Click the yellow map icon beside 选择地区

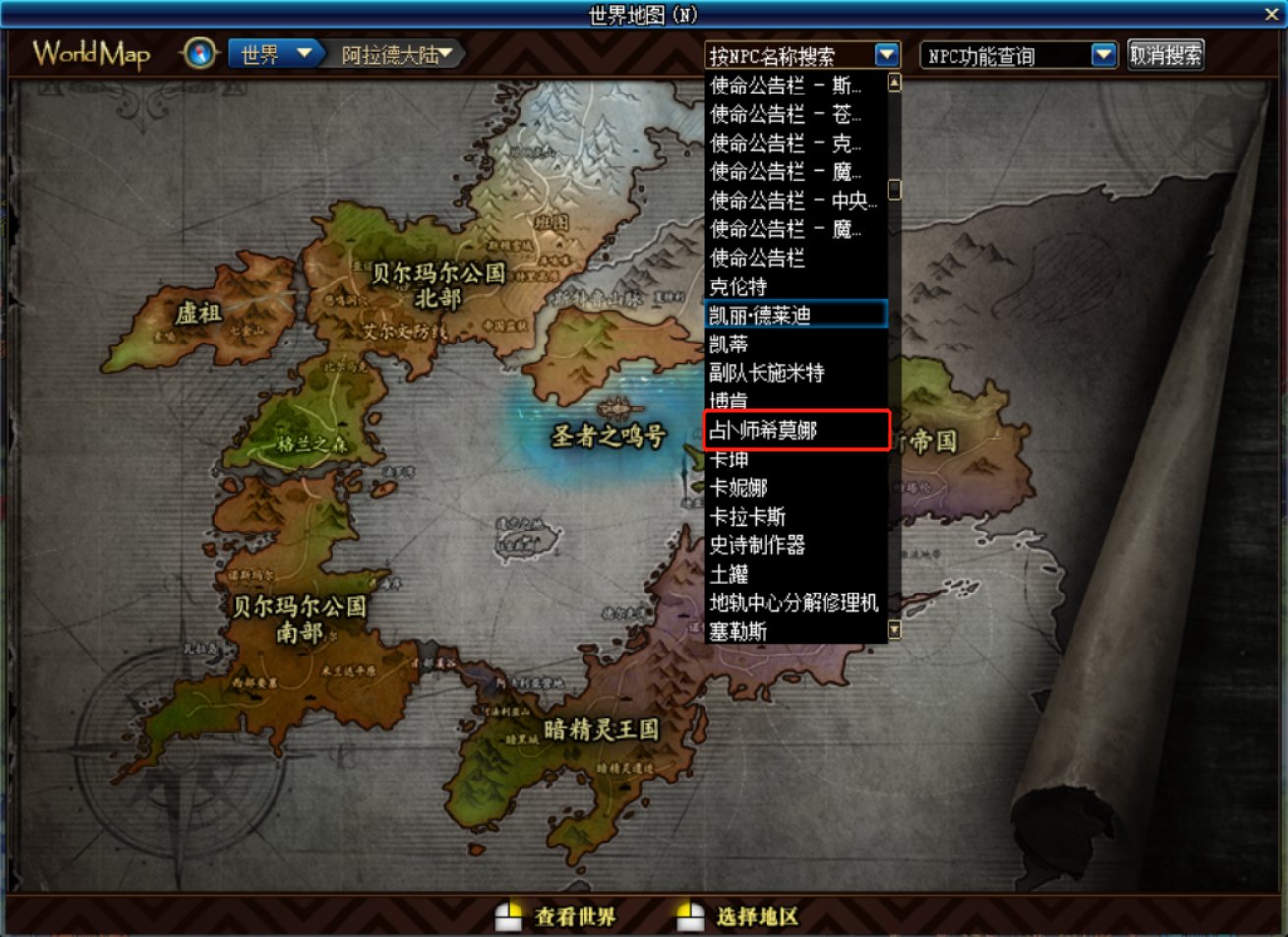[689, 917]
